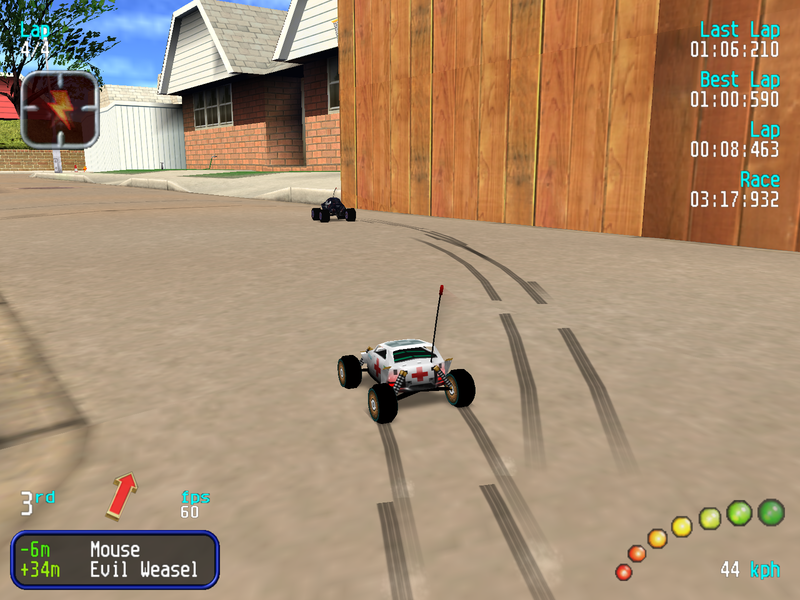Activate the lightning bolt pickup icon

pyautogui.click(x=60, y=109)
